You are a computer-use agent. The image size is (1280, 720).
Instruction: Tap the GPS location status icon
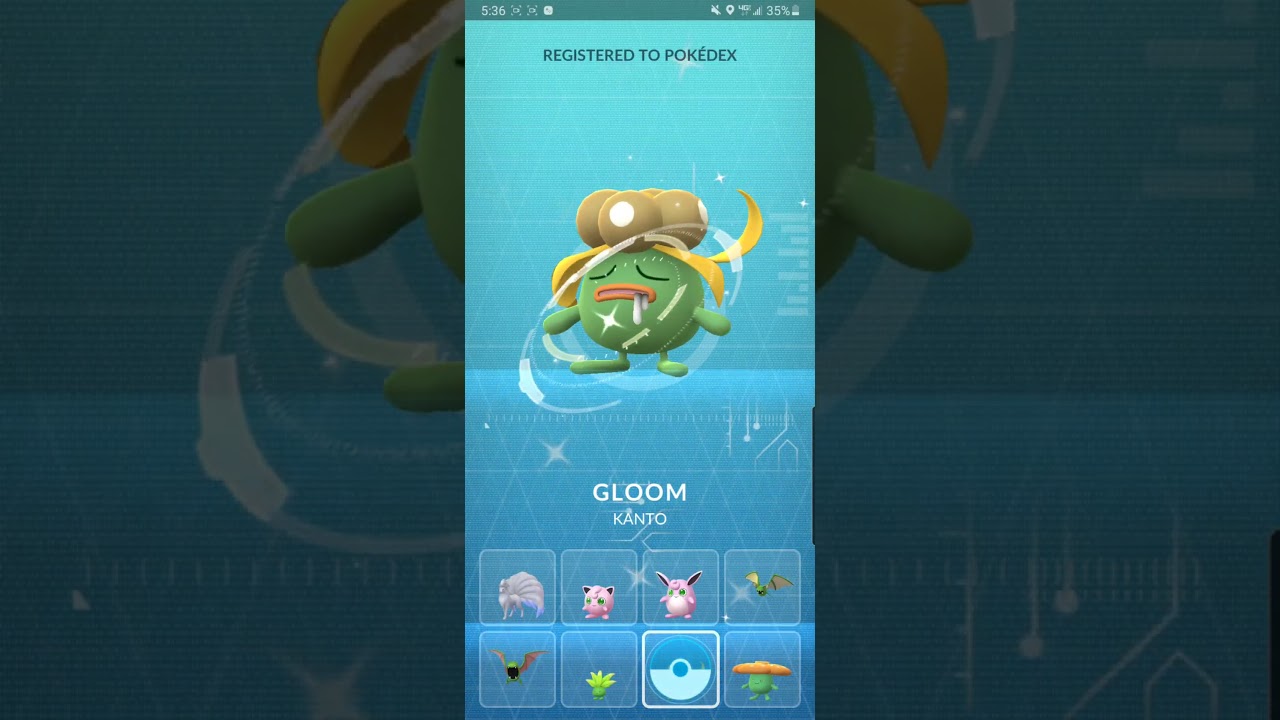point(731,10)
